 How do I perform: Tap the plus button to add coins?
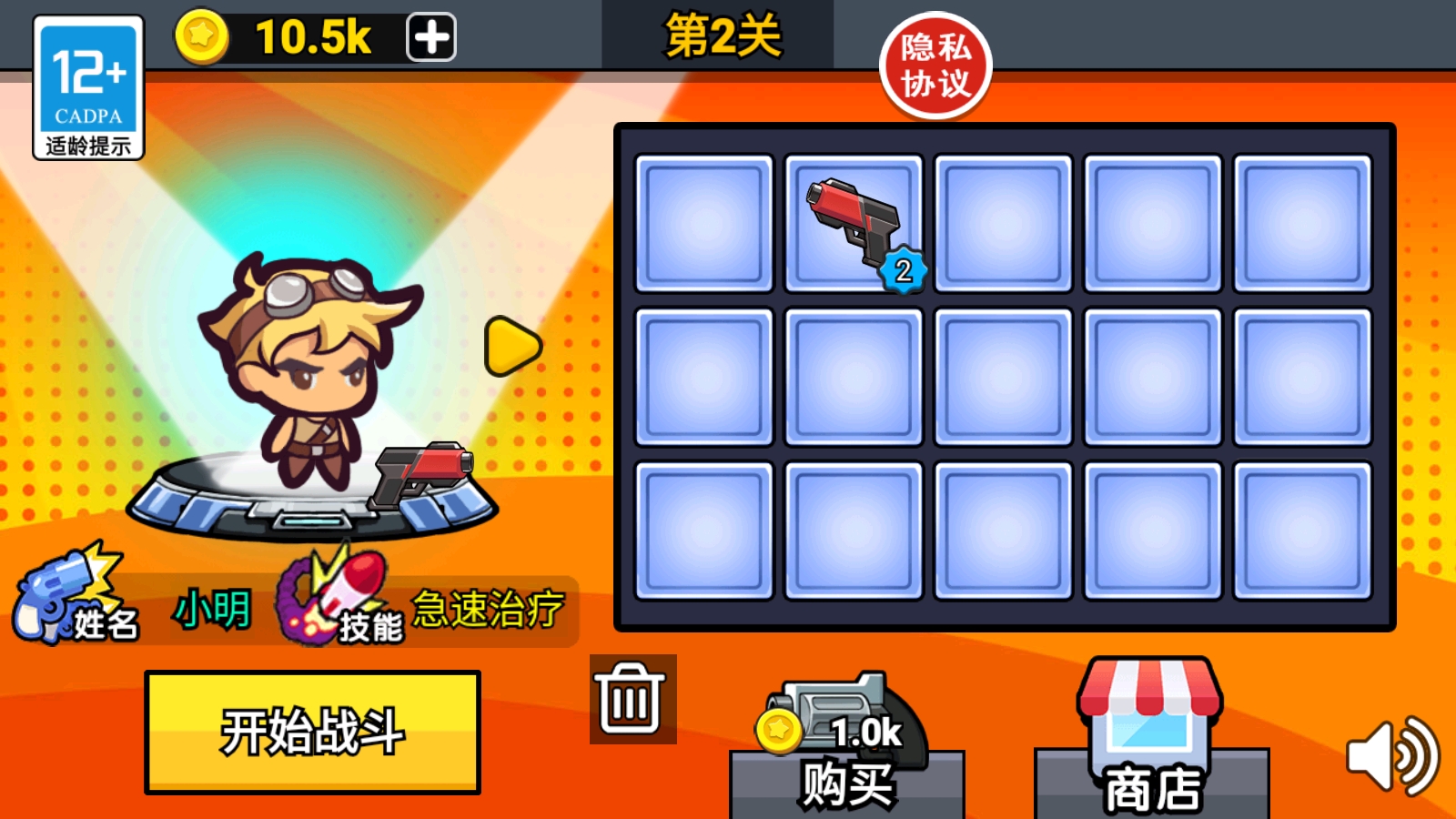430,36
